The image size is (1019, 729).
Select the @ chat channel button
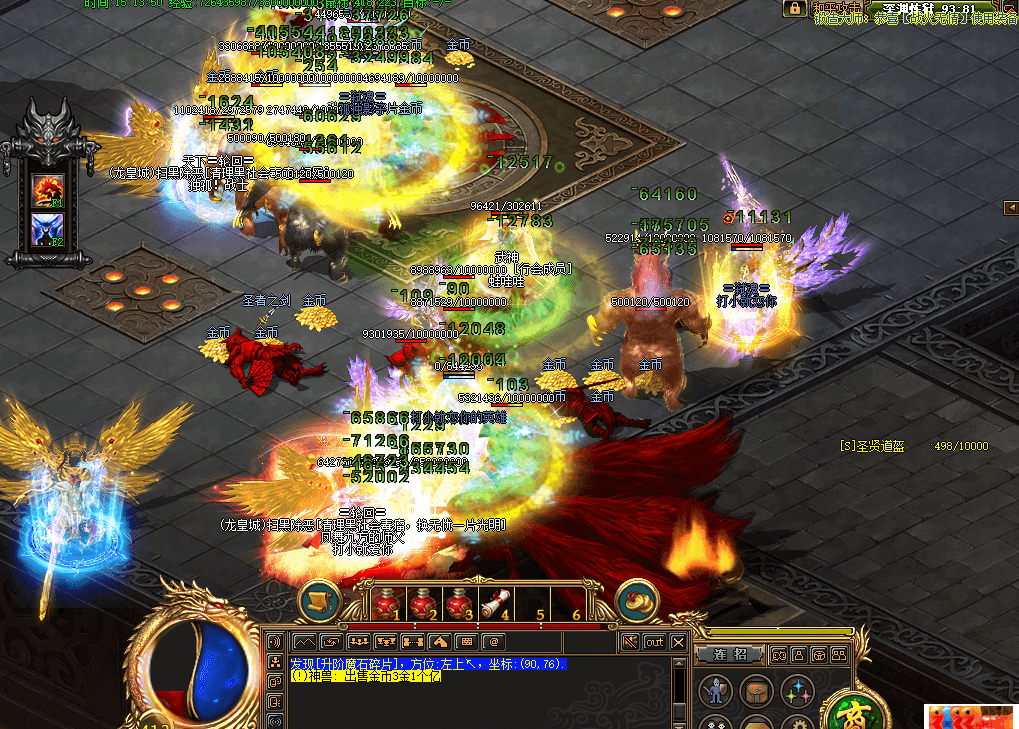(x=493, y=641)
